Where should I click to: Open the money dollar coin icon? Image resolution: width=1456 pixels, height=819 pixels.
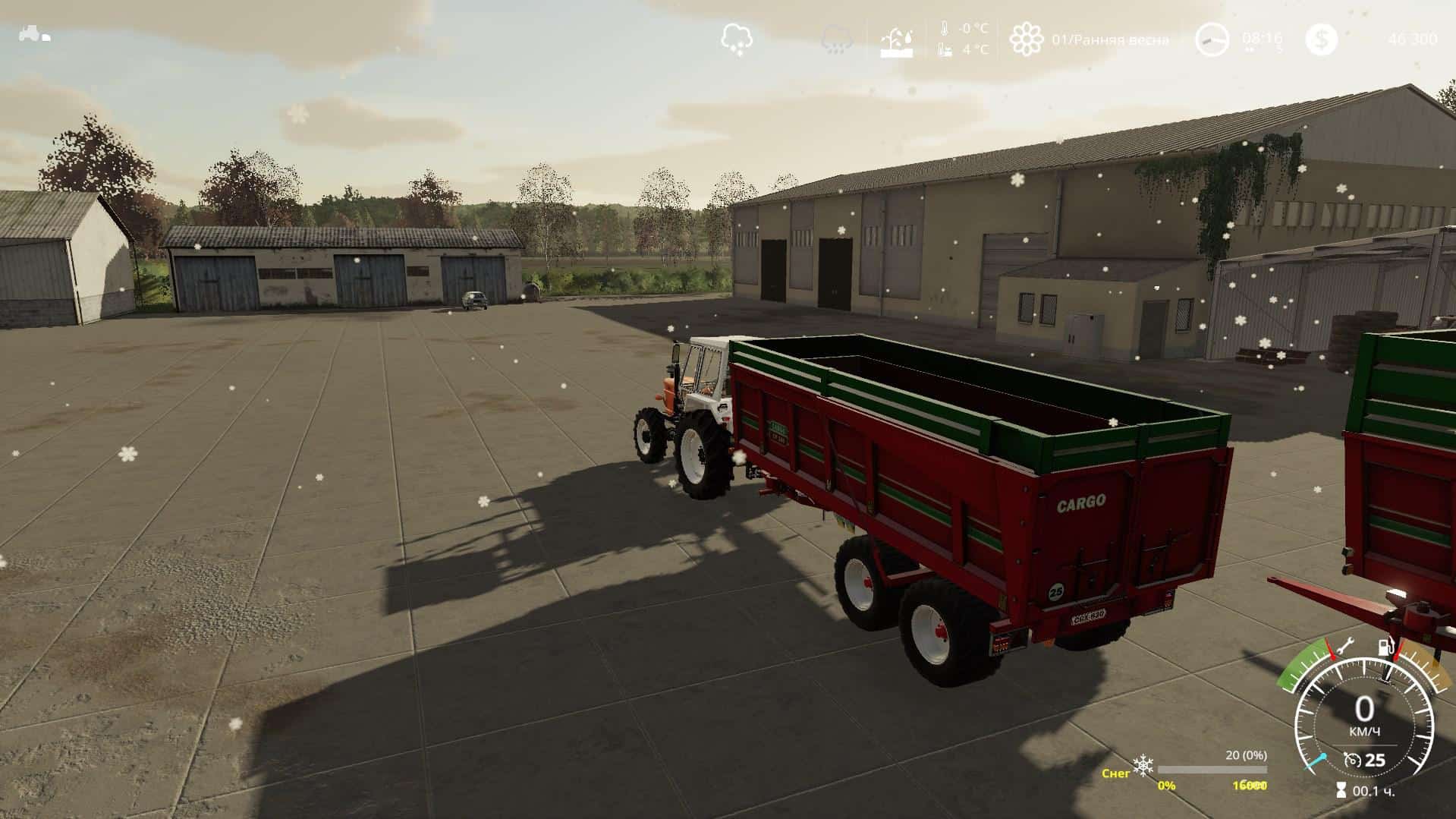(1322, 39)
